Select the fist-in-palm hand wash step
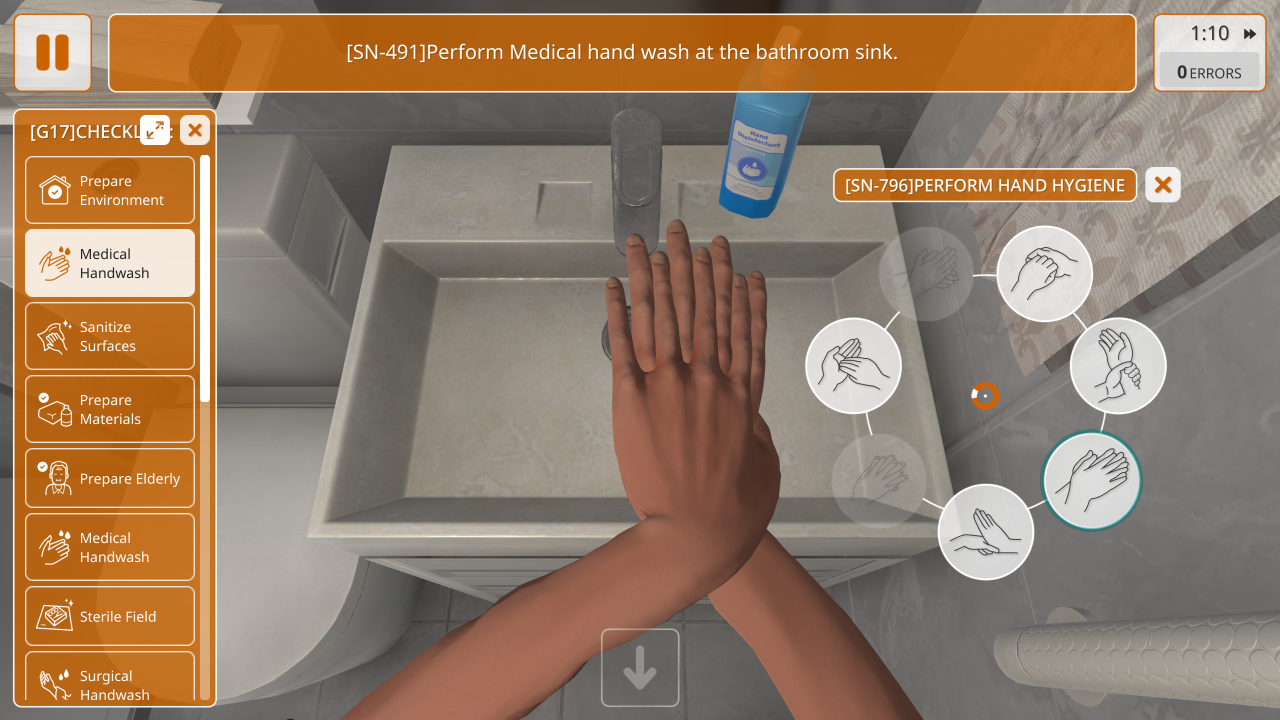1280x720 pixels. (1045, 273)
